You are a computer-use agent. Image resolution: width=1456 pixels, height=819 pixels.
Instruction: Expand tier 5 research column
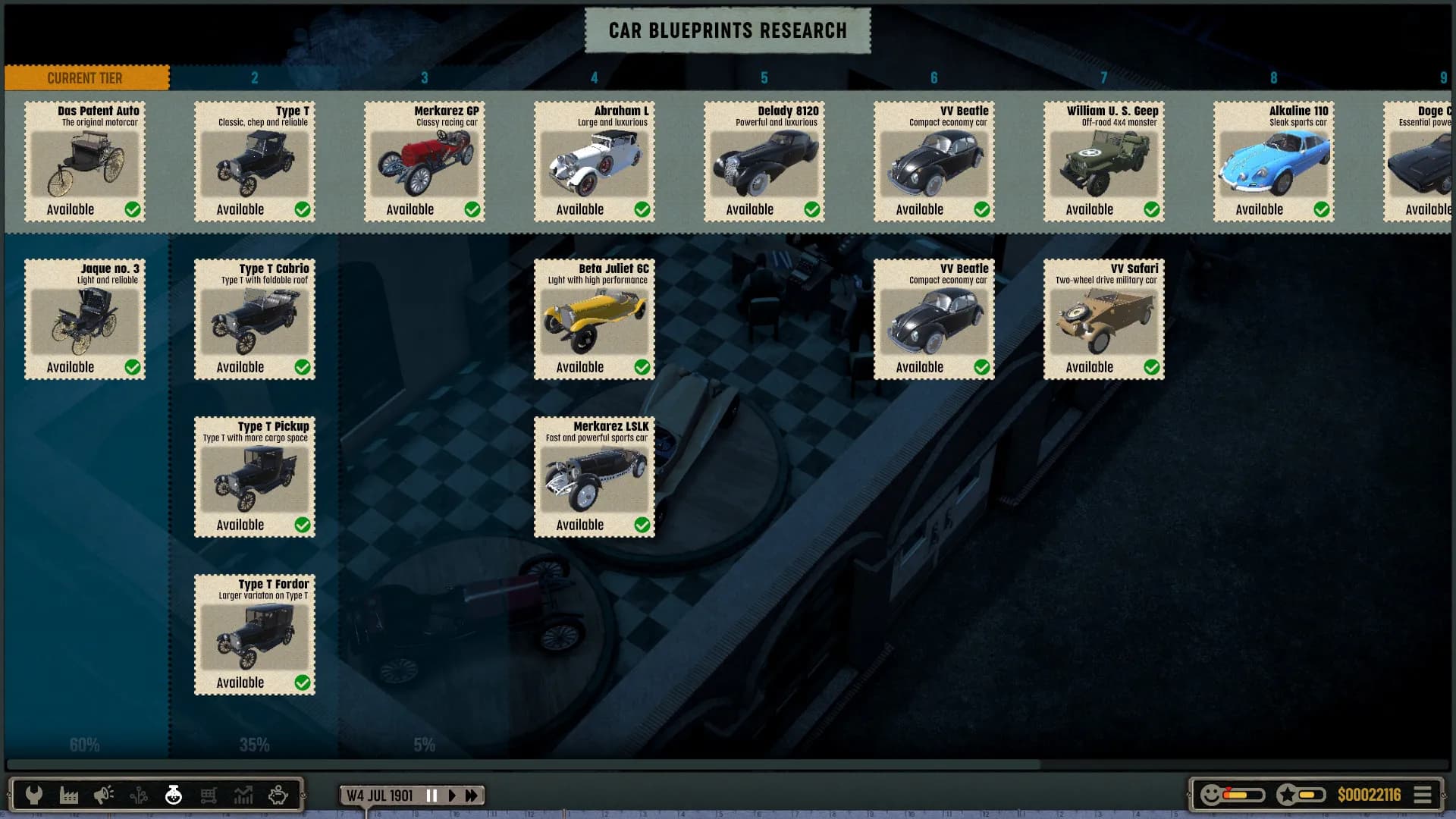tap(764, 77)
